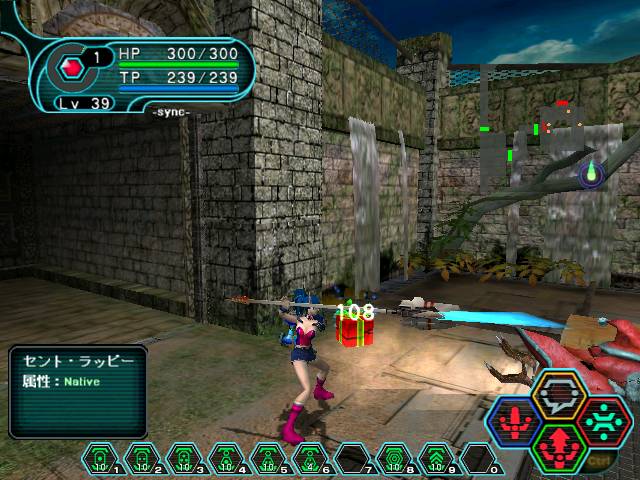Select quick-bar slot number 6
Screen dimensions: 640x480
pos(308,457)
